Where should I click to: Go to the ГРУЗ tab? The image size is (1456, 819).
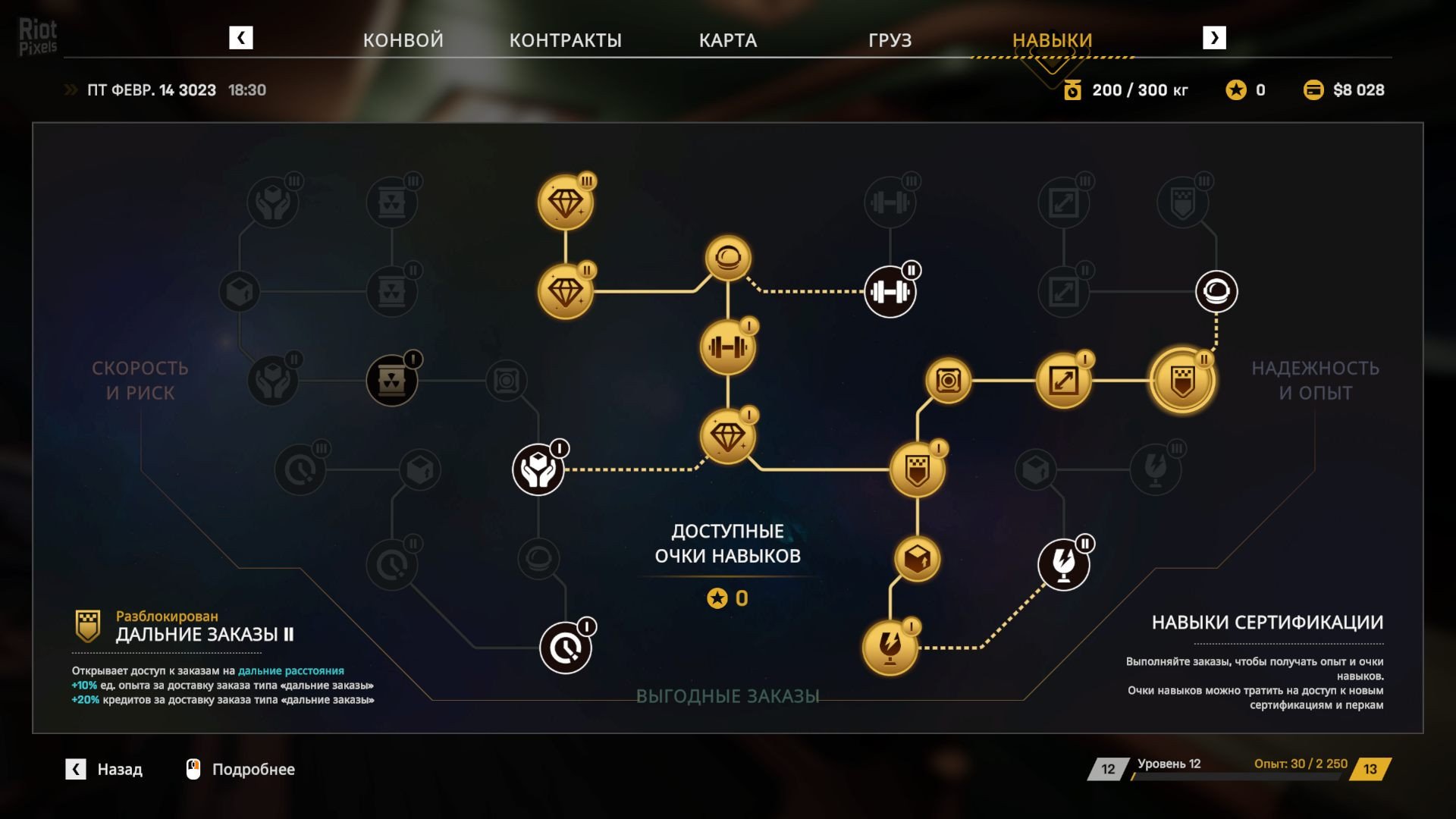pyautogui.click(x=890, y=40)
